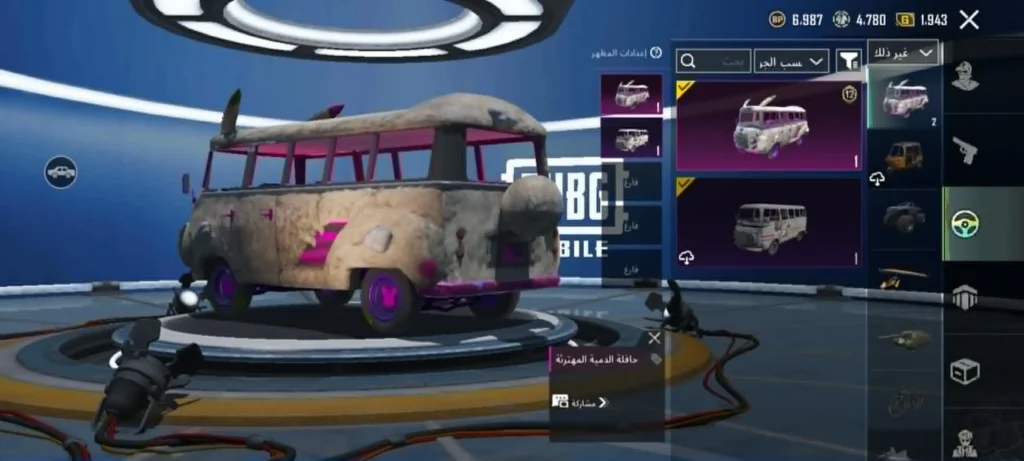The image size is (1024, 461).
Task: Select the pink surfboard bus skin card
Action: point(769,125)
